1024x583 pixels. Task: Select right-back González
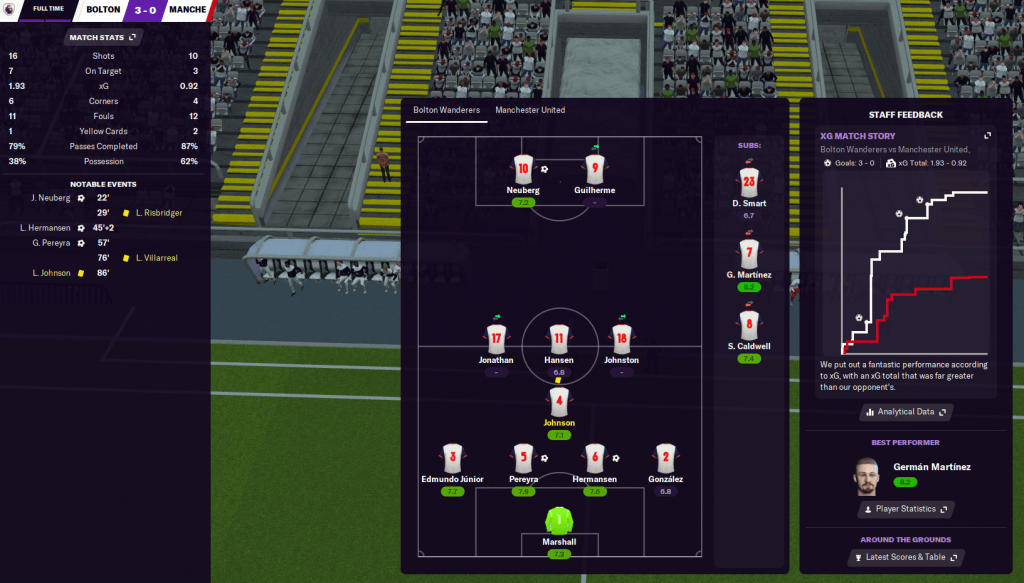coord(665,458)
